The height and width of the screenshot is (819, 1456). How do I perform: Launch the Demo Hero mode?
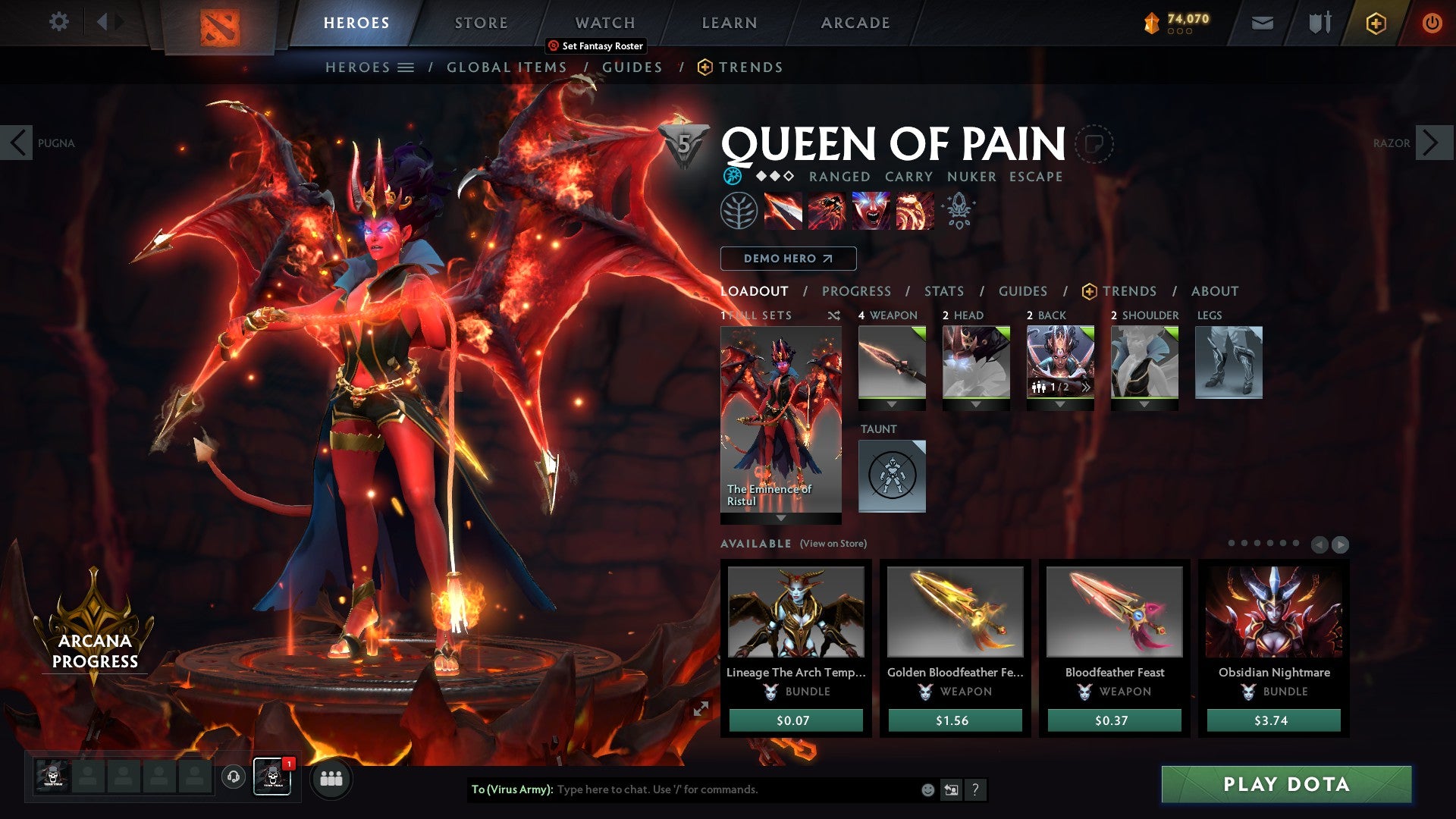coord(788,259)
